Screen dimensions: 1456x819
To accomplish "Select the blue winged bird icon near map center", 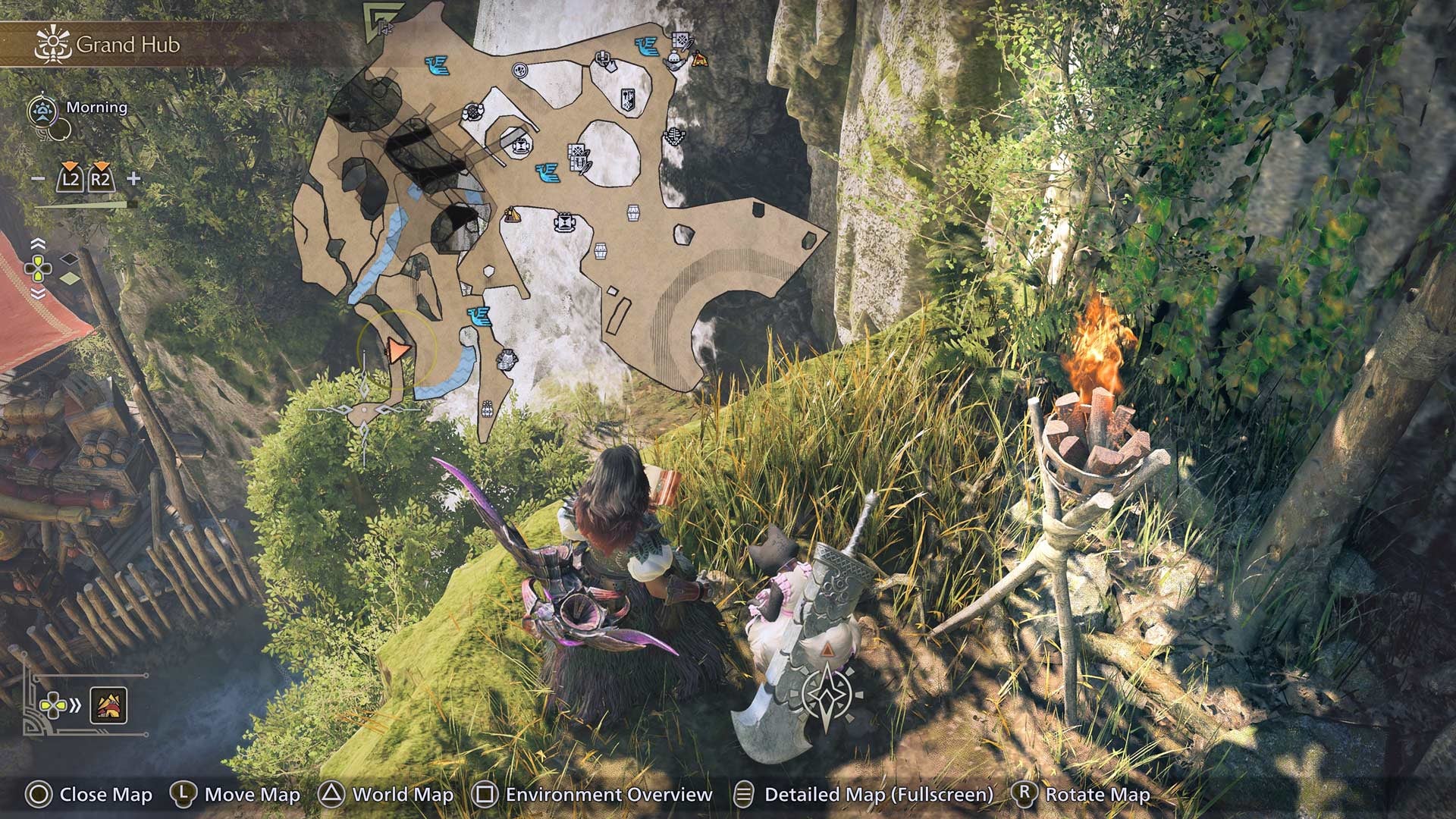I will point(548,173).
